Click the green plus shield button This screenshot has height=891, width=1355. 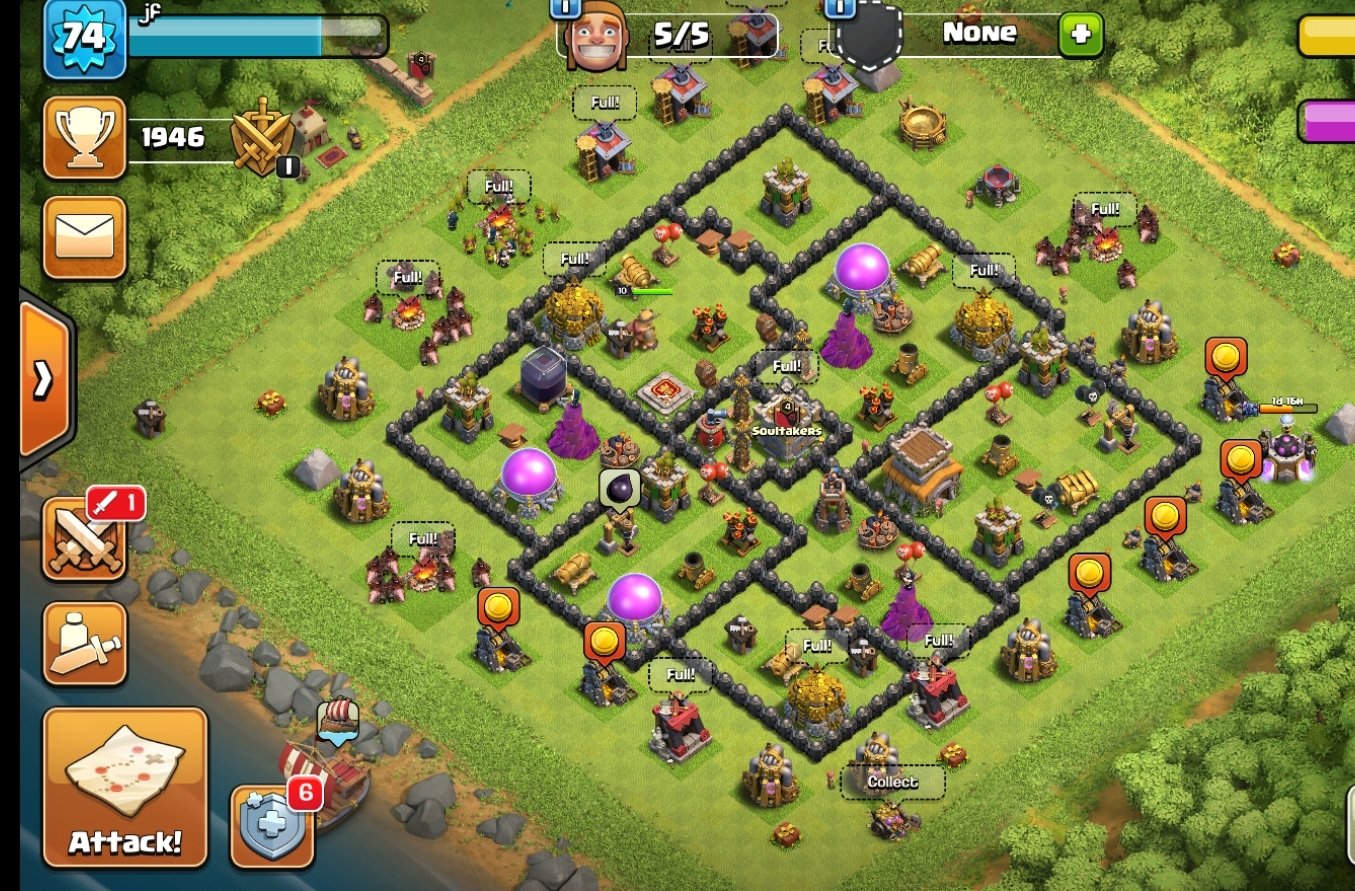tap(1080, 35)
